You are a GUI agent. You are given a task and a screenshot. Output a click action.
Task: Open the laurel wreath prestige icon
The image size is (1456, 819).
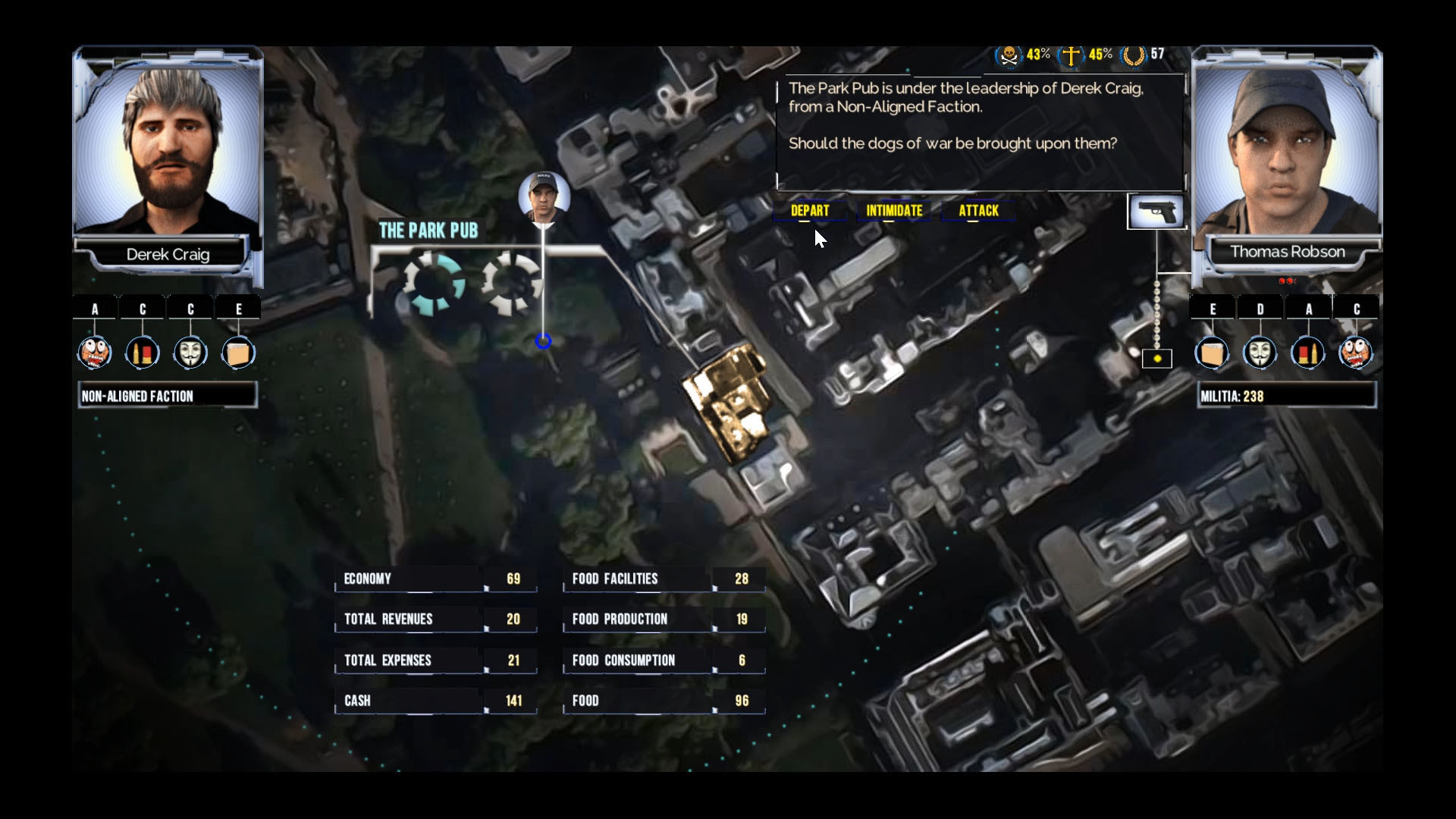1134,53
